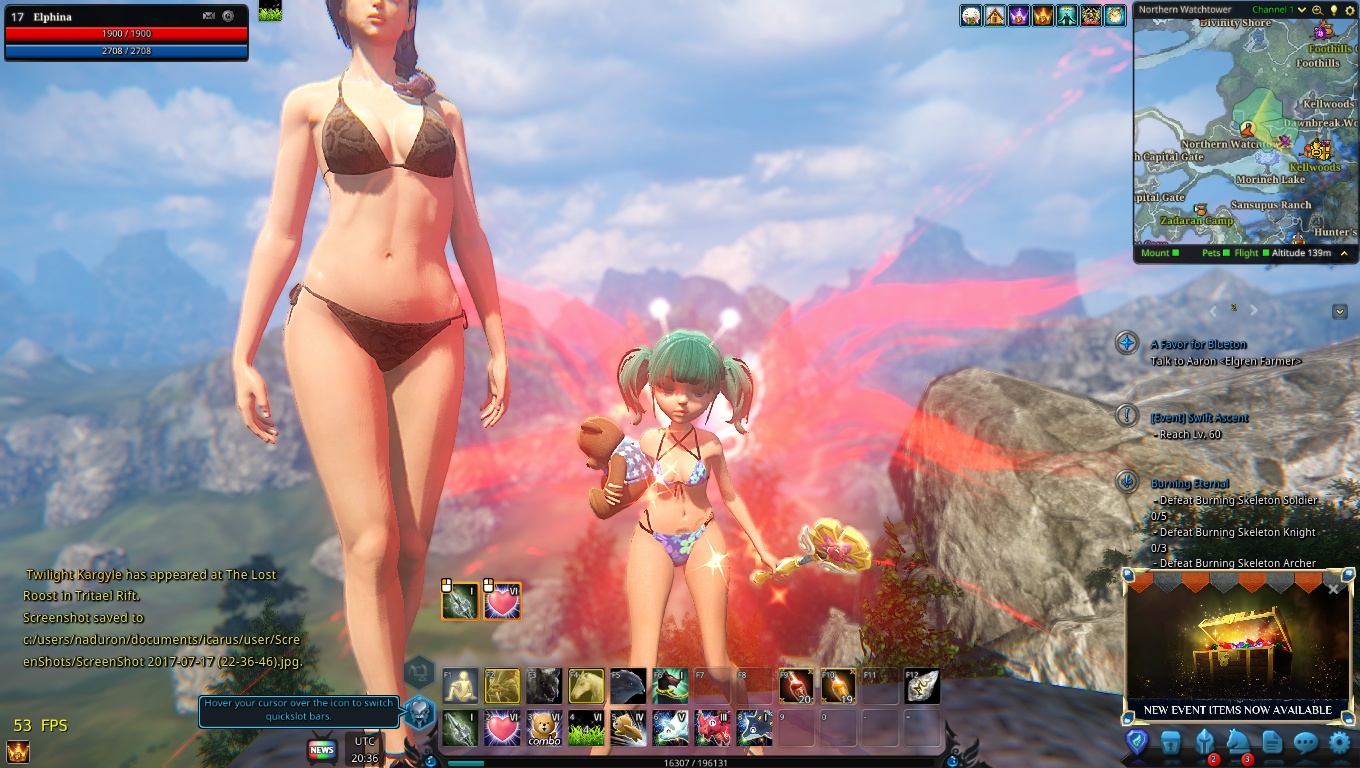Image resolution: width=1360 pixels, height=768 pixels.
Task: Open the treasure chest inventory icon
Action: point(1171,742)
